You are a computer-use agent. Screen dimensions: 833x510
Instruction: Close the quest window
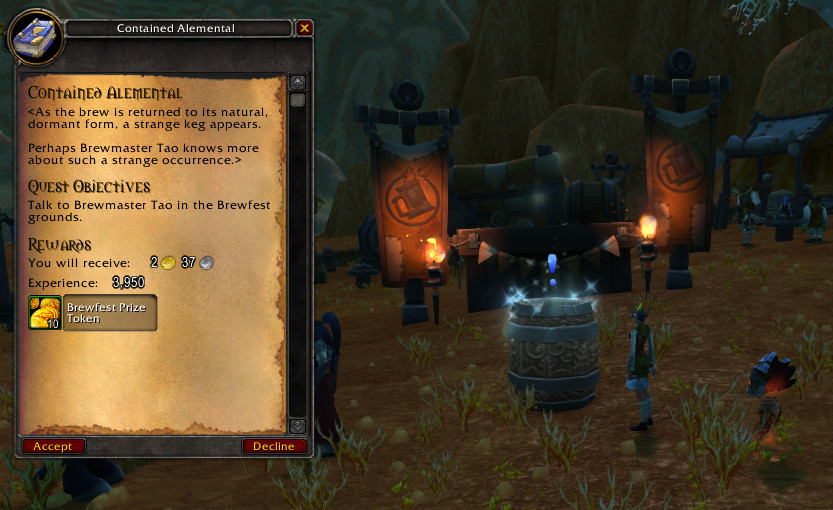(x=305, y=28)
